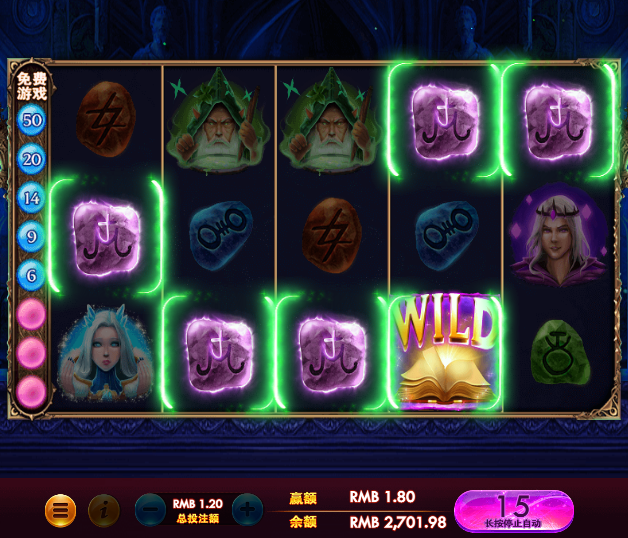The height and width of the screenshot is (538, 628).
Task: Stop the auto spin button
Action: (514, 510)
